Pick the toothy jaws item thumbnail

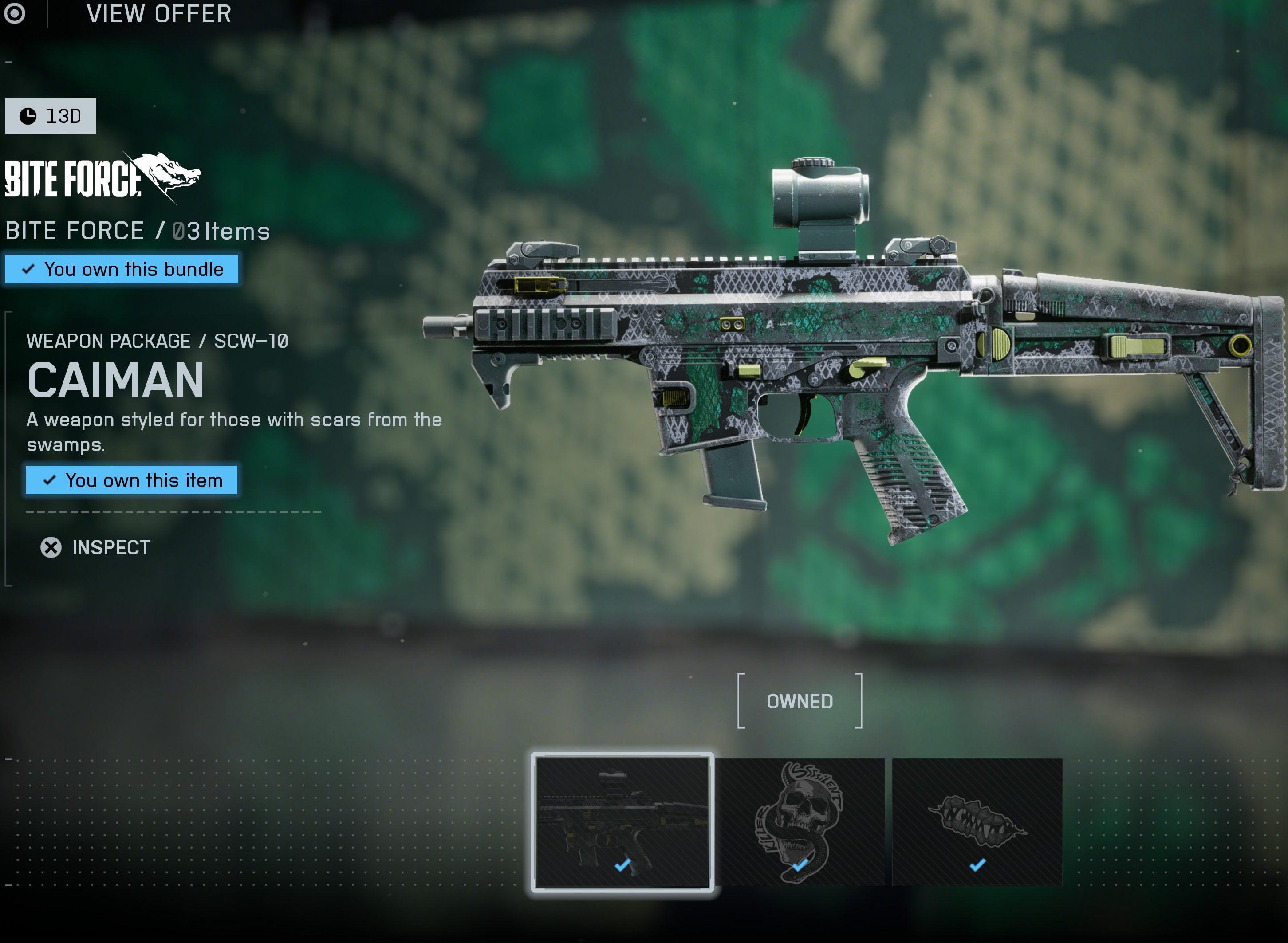coord(977,821)
